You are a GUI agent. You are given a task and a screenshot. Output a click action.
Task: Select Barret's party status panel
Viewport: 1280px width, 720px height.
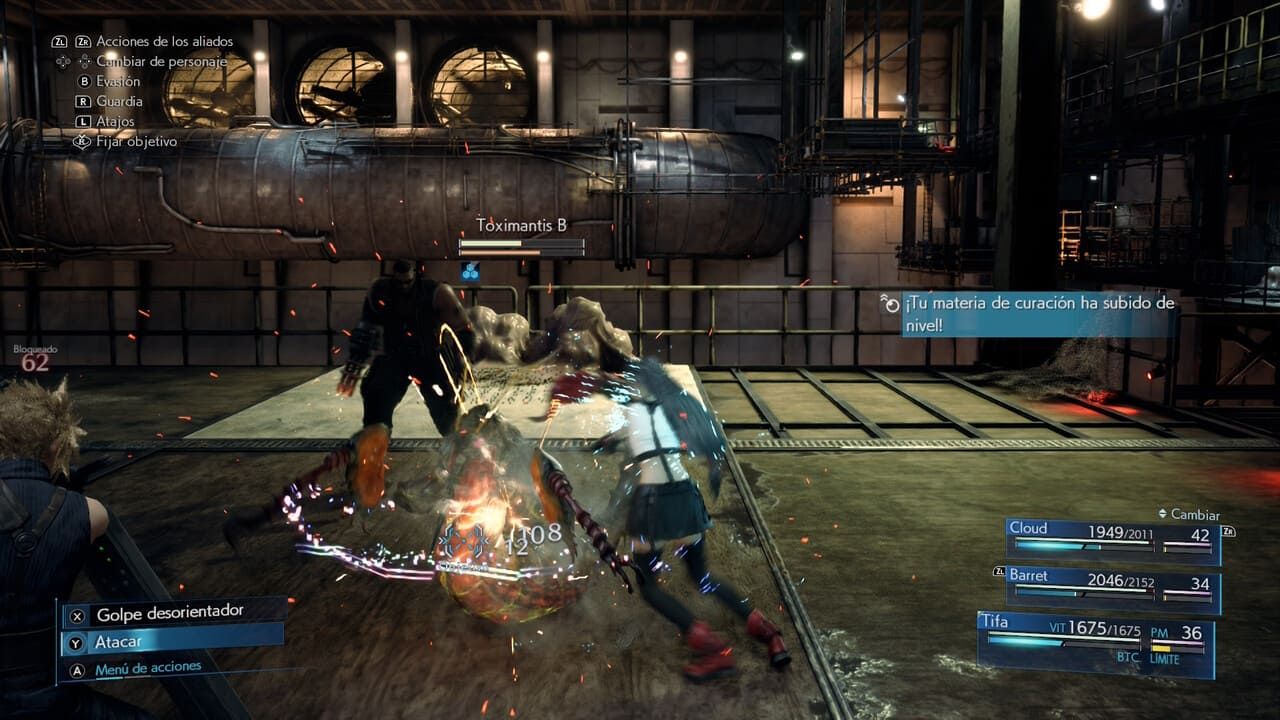1112,586
